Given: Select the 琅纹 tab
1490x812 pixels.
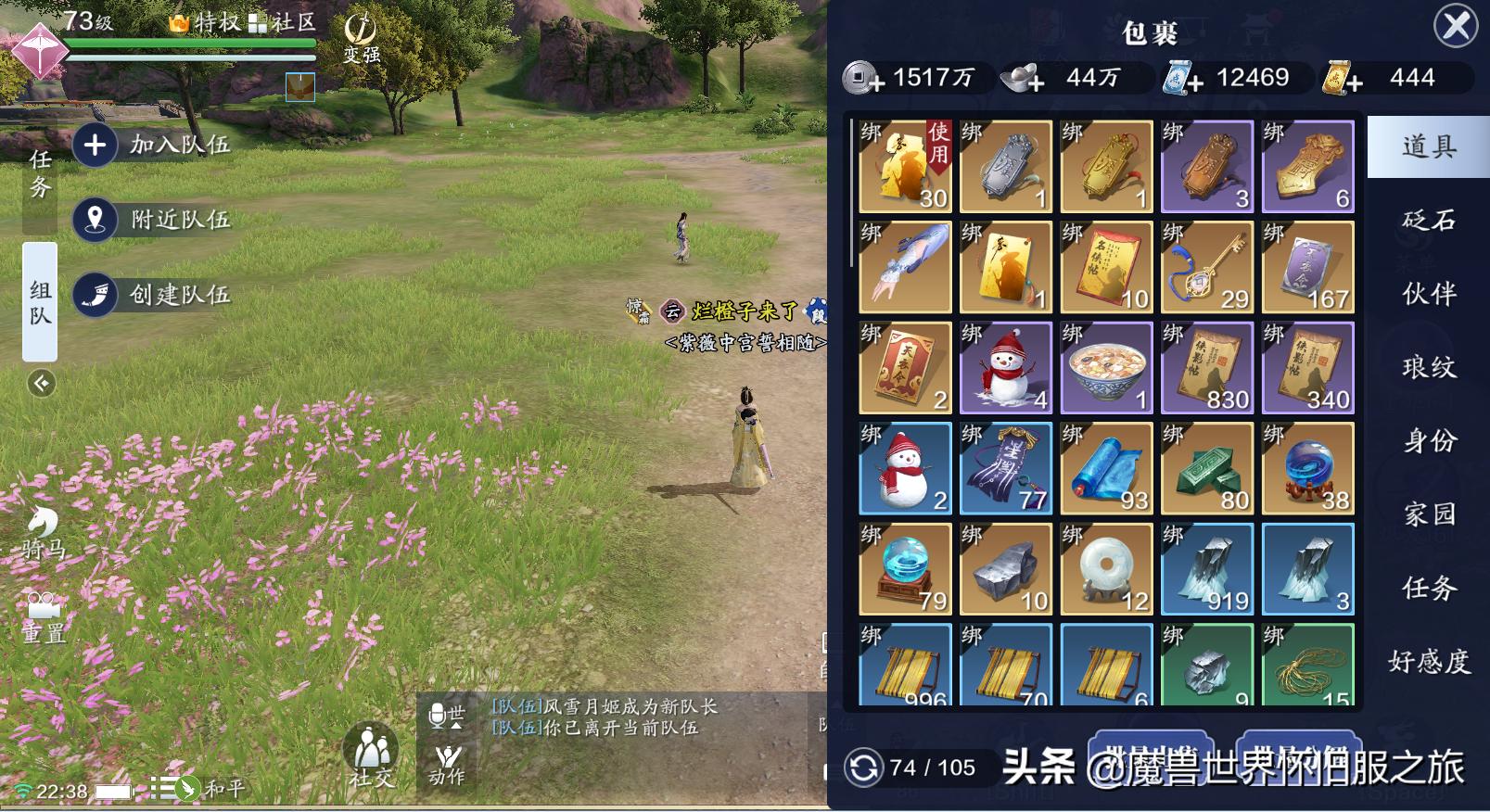Looking at the screenshot, I should coord(1428,367).
